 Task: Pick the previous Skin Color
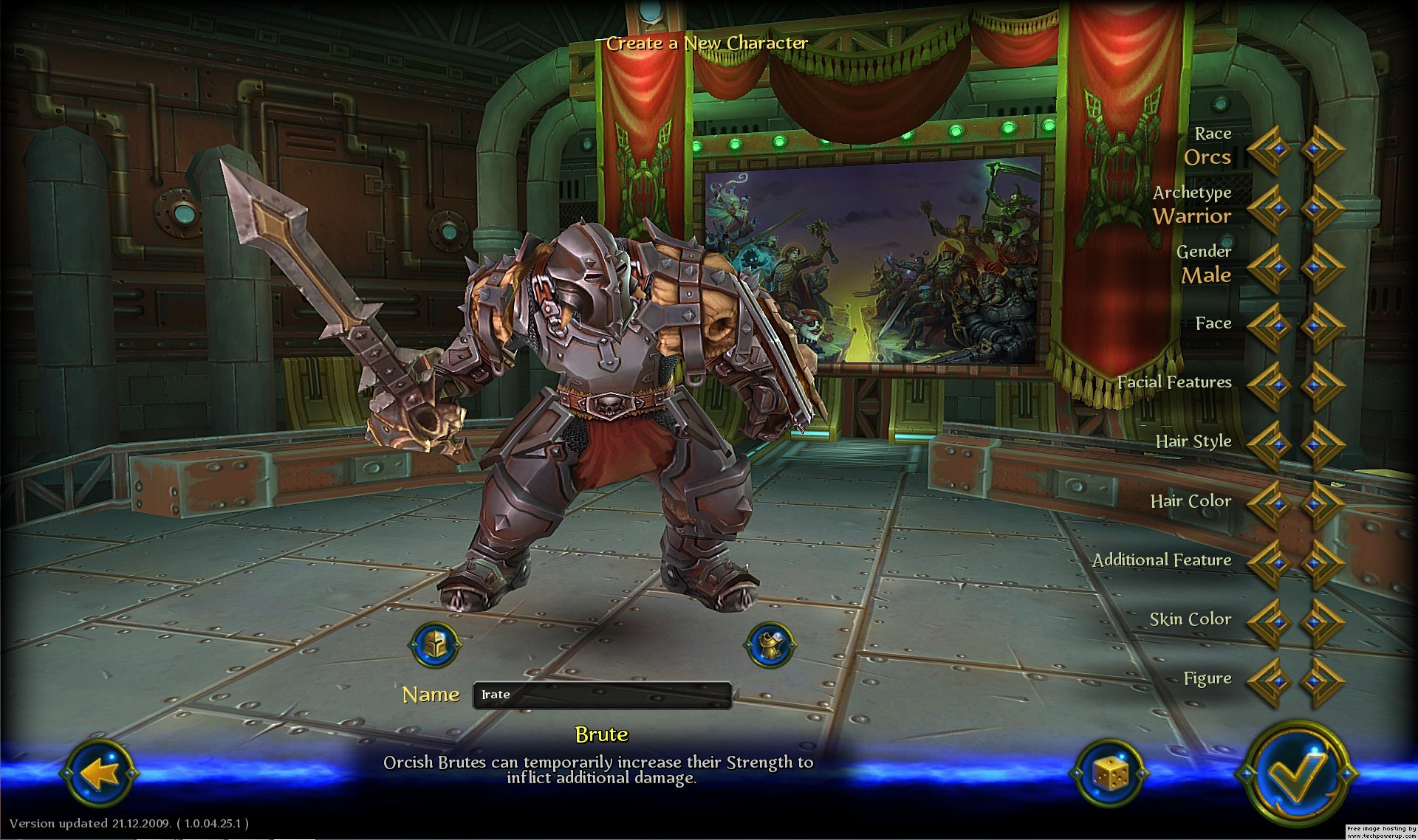tap(1270, 622)
